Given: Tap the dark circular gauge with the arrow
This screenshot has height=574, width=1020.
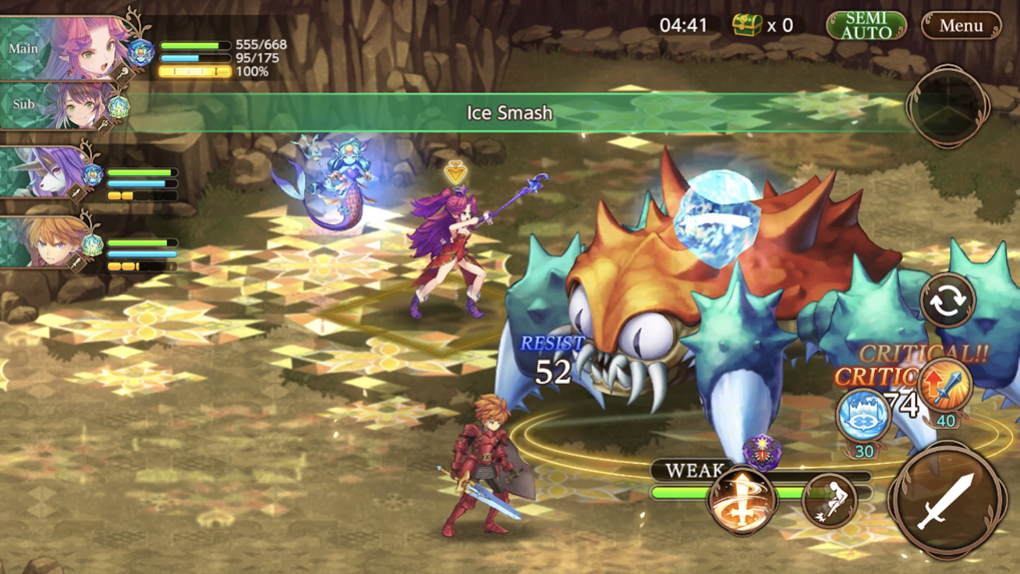Looking at the screenshot, I should [x=946, y=106].
